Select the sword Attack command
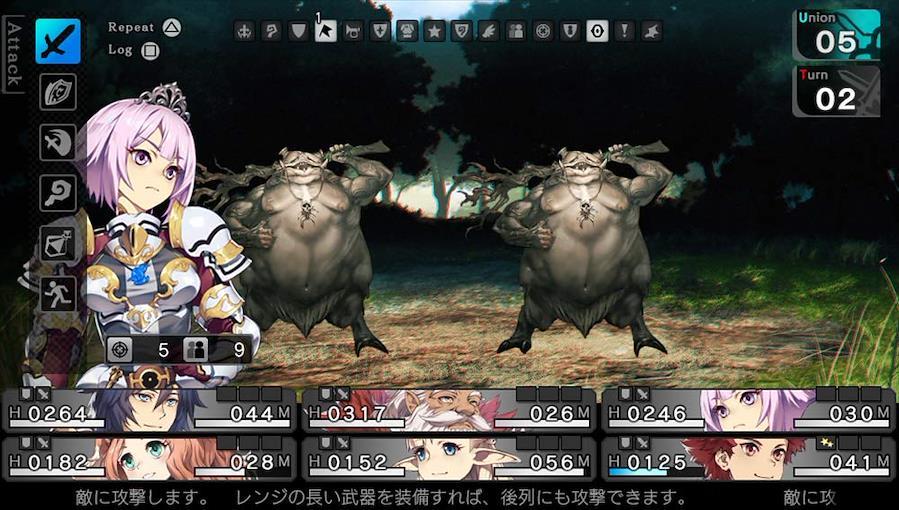Image resolution: width=899 pixels, height=510 pixels. coord(58,41)
